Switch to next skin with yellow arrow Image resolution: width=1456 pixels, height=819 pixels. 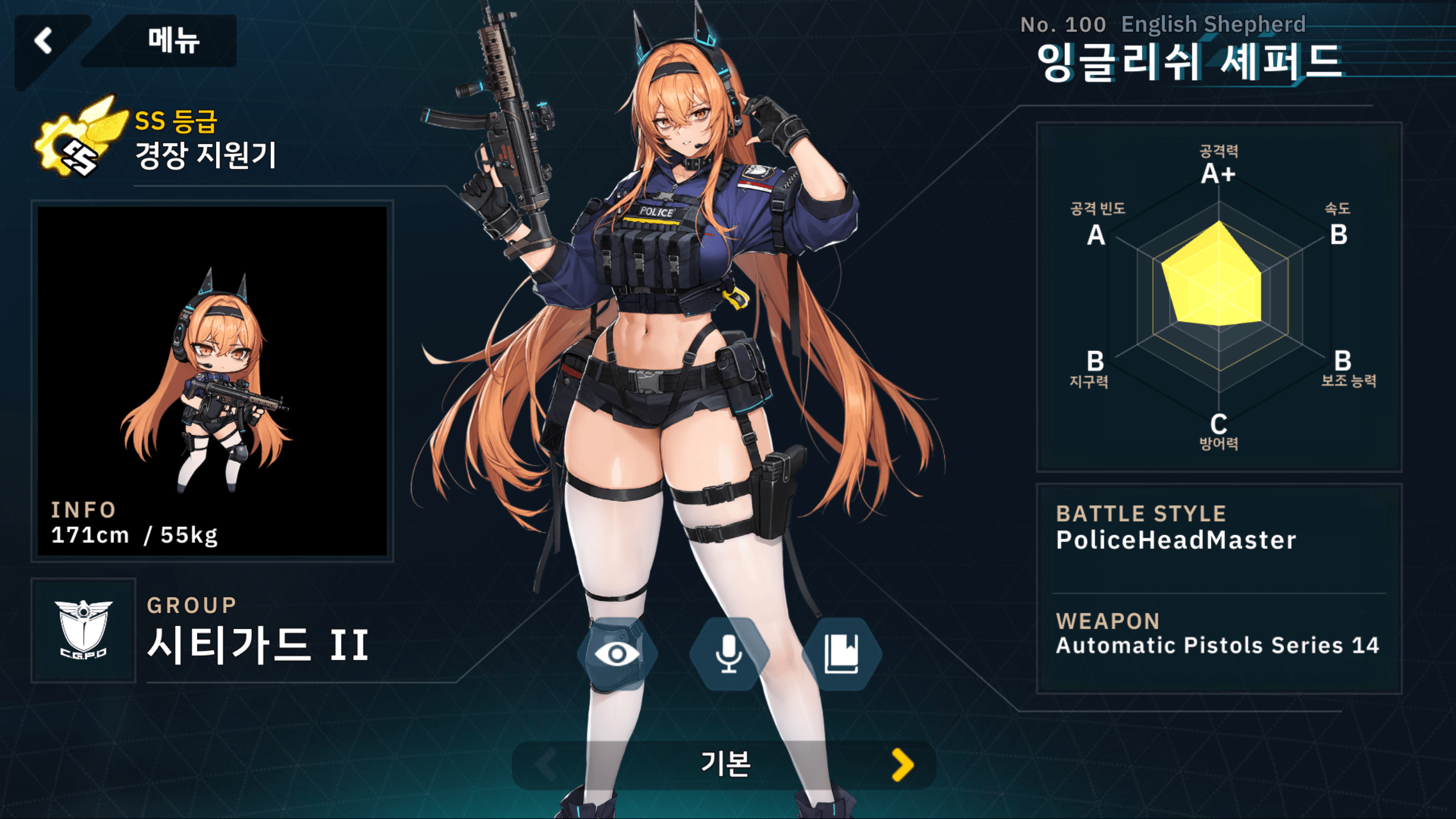(x=903, y=764)
